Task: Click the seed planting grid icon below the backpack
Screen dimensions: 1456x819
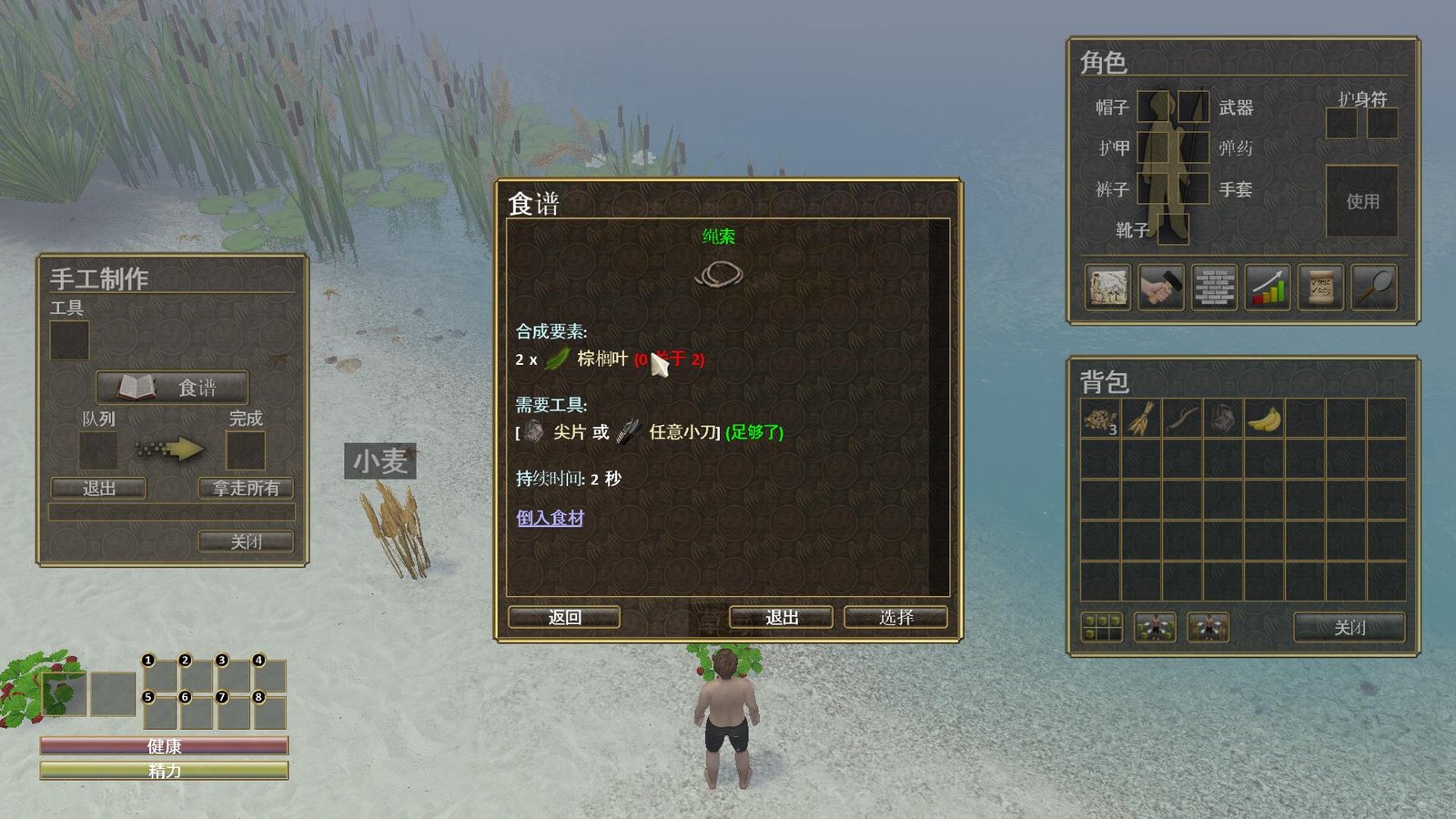Action: click(x=1102, y=627)
